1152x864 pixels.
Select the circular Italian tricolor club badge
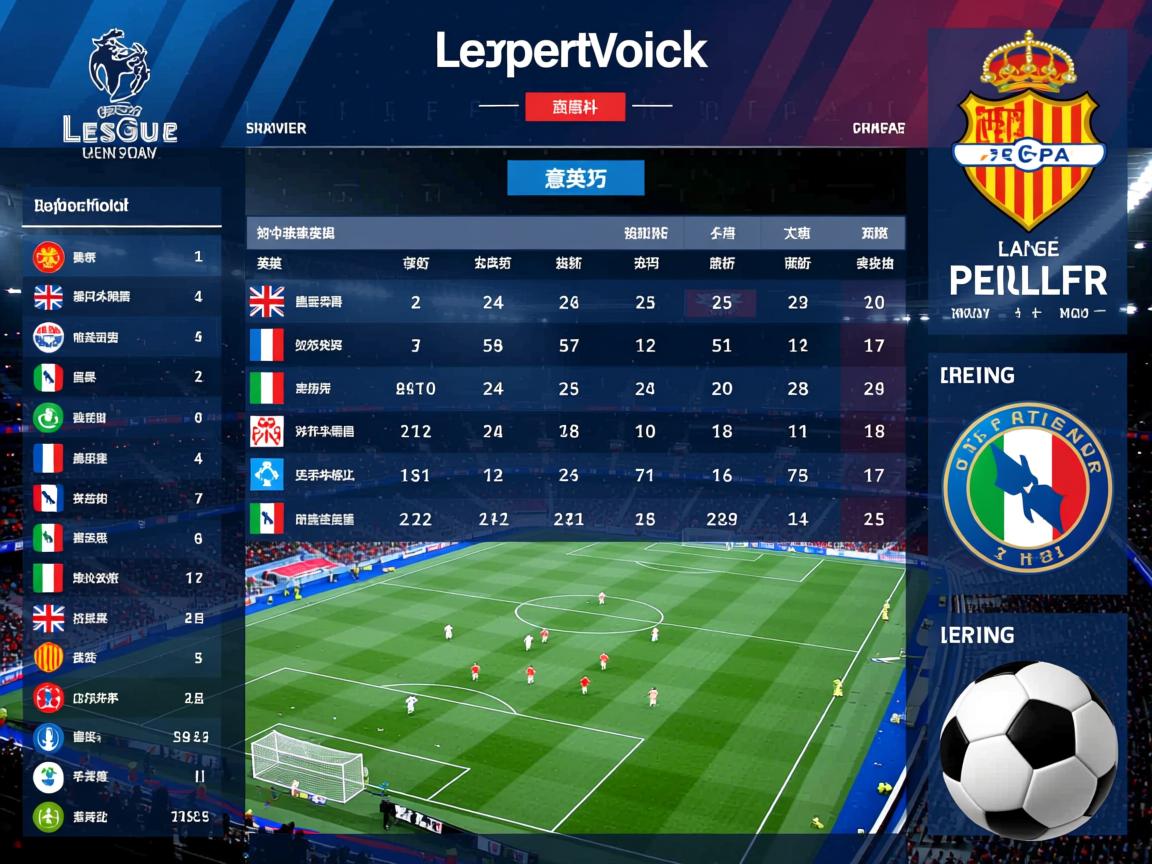click(1027, 487)
